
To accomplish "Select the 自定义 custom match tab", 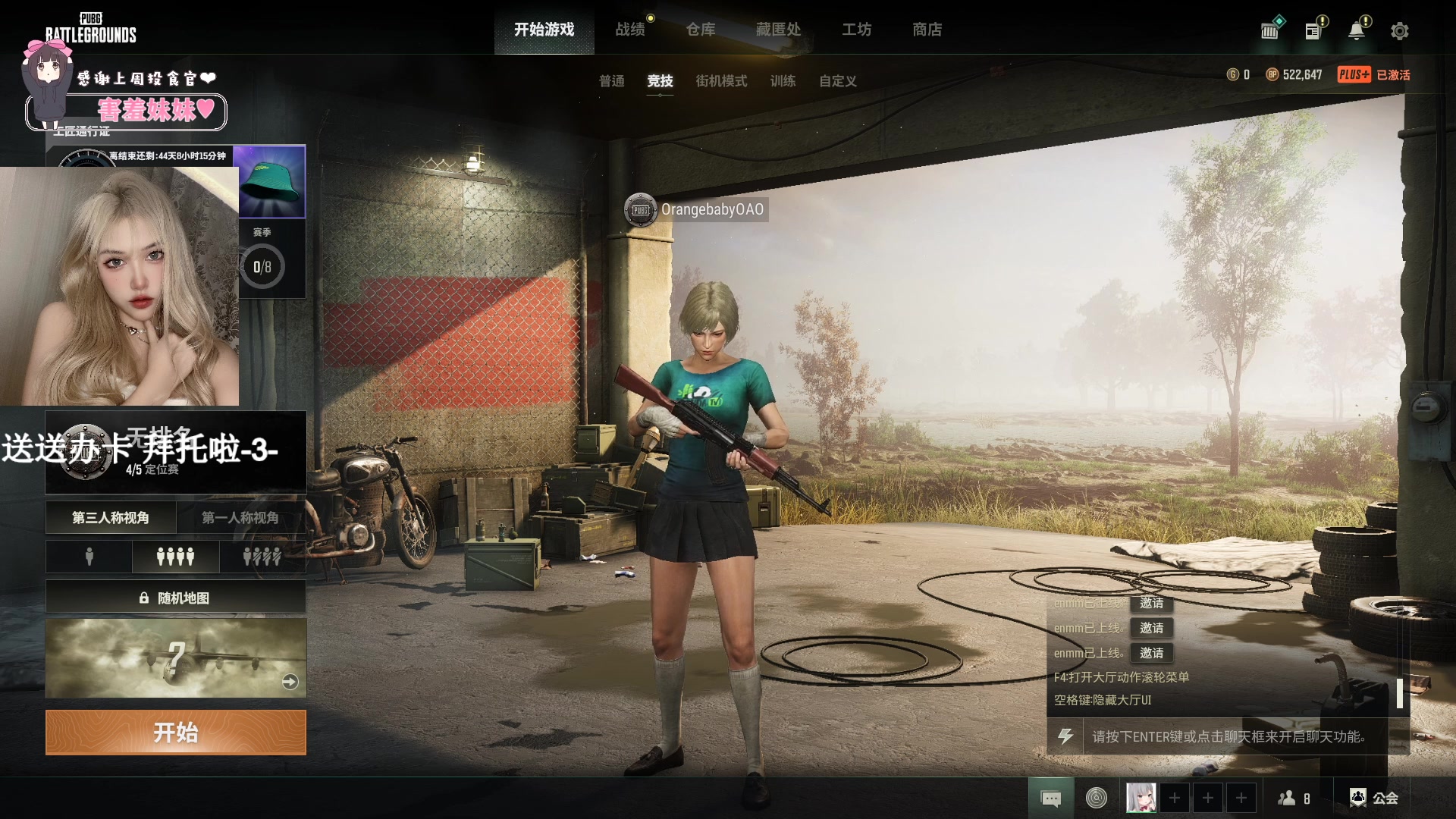I will coord(837,81).
